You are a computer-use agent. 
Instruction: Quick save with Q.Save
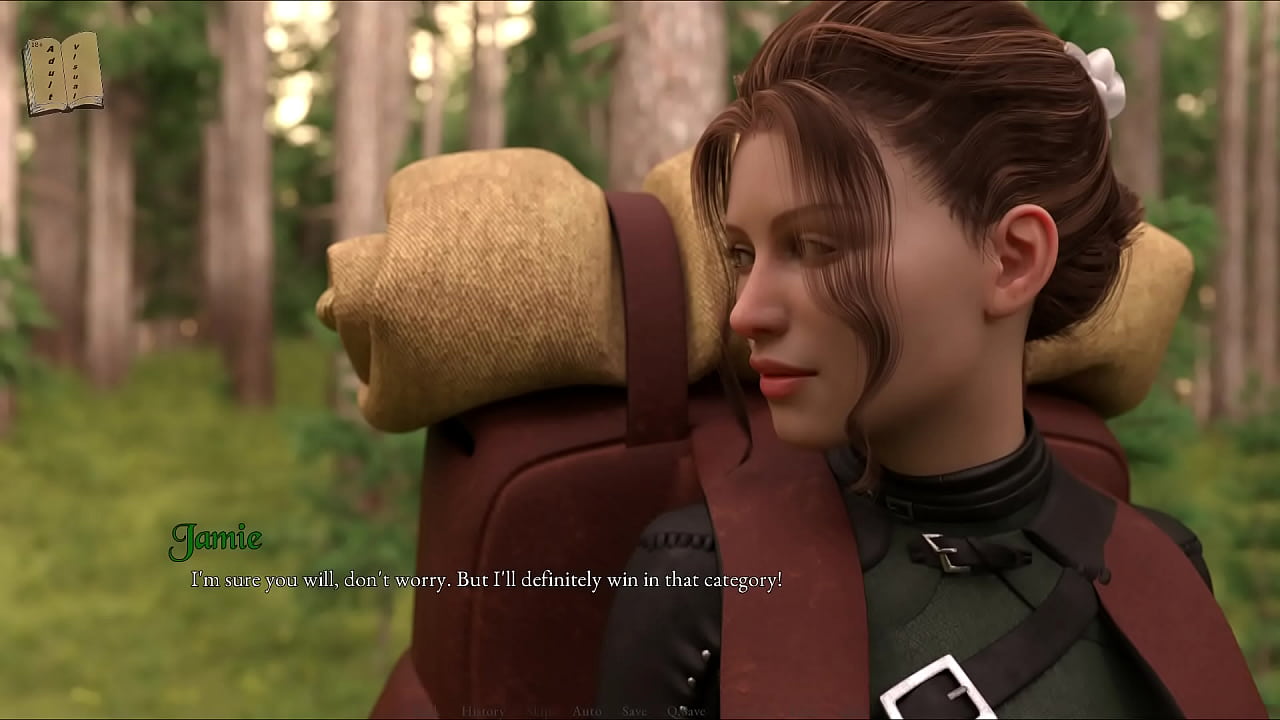pyautogui.click(x=686, y=711)
